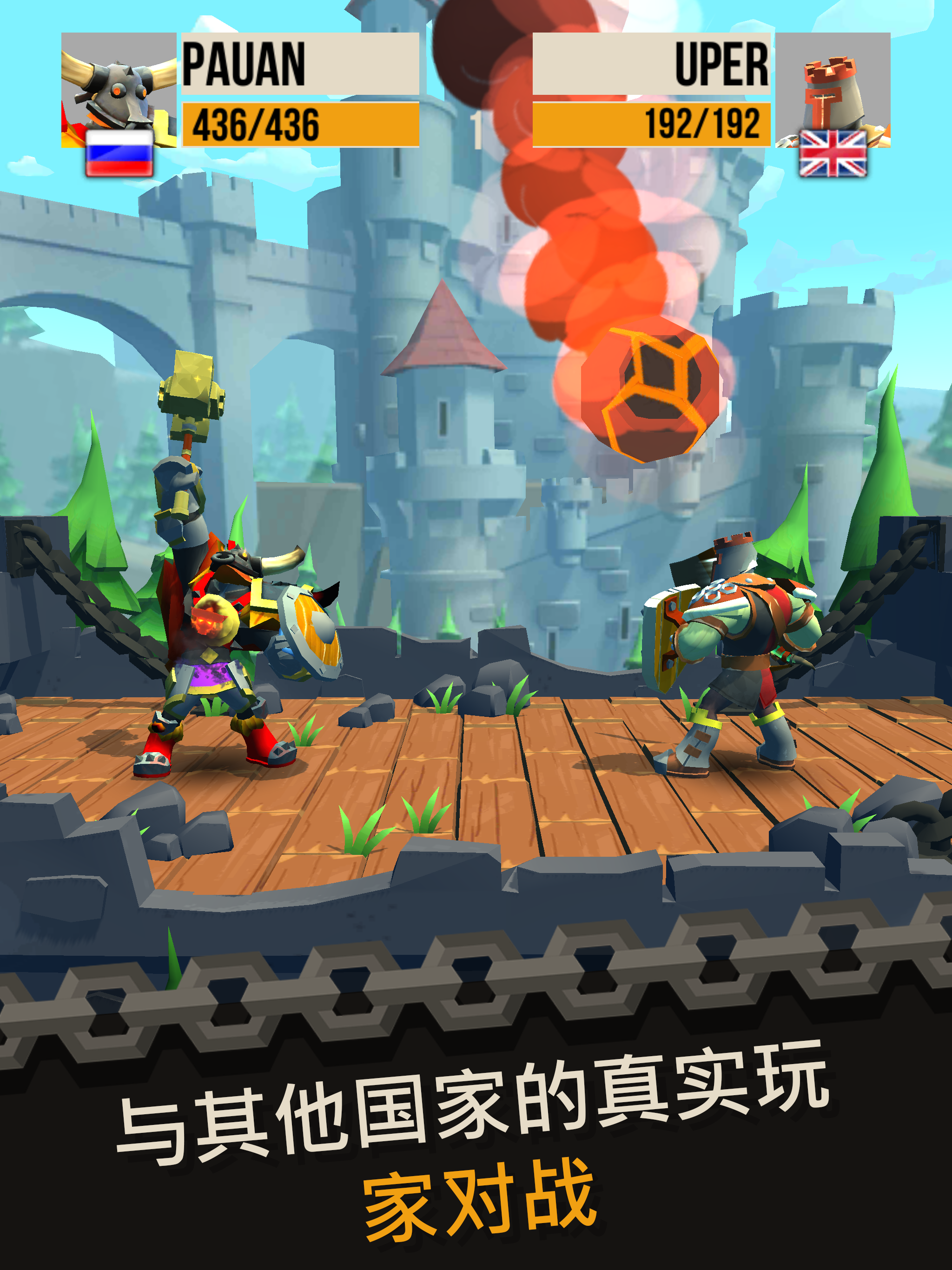The image size is (952, 1270).
Task: Tap UPER's armored gladiator character
Action: (x=740, y=649)
